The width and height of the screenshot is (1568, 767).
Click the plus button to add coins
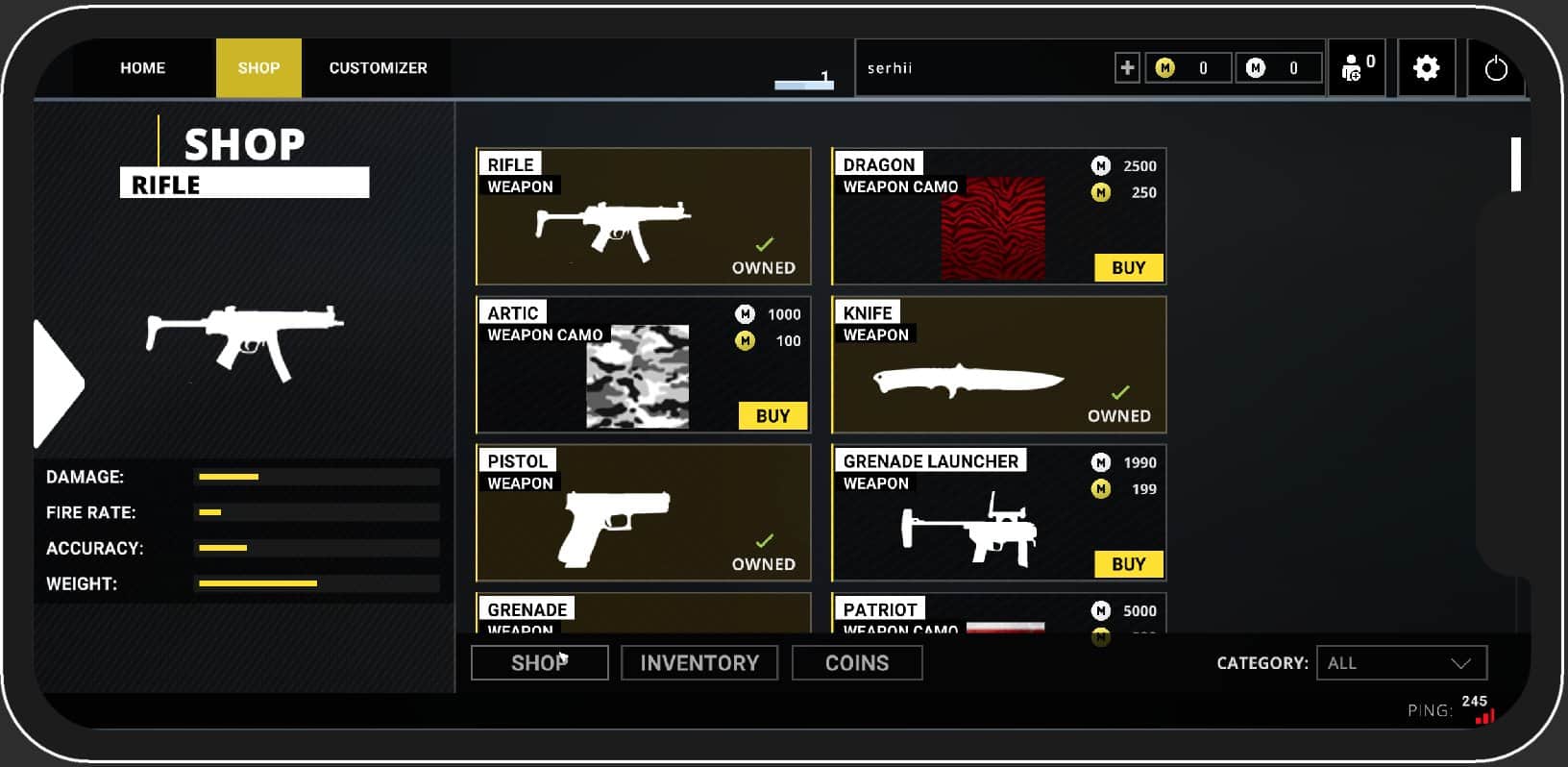1127,68
